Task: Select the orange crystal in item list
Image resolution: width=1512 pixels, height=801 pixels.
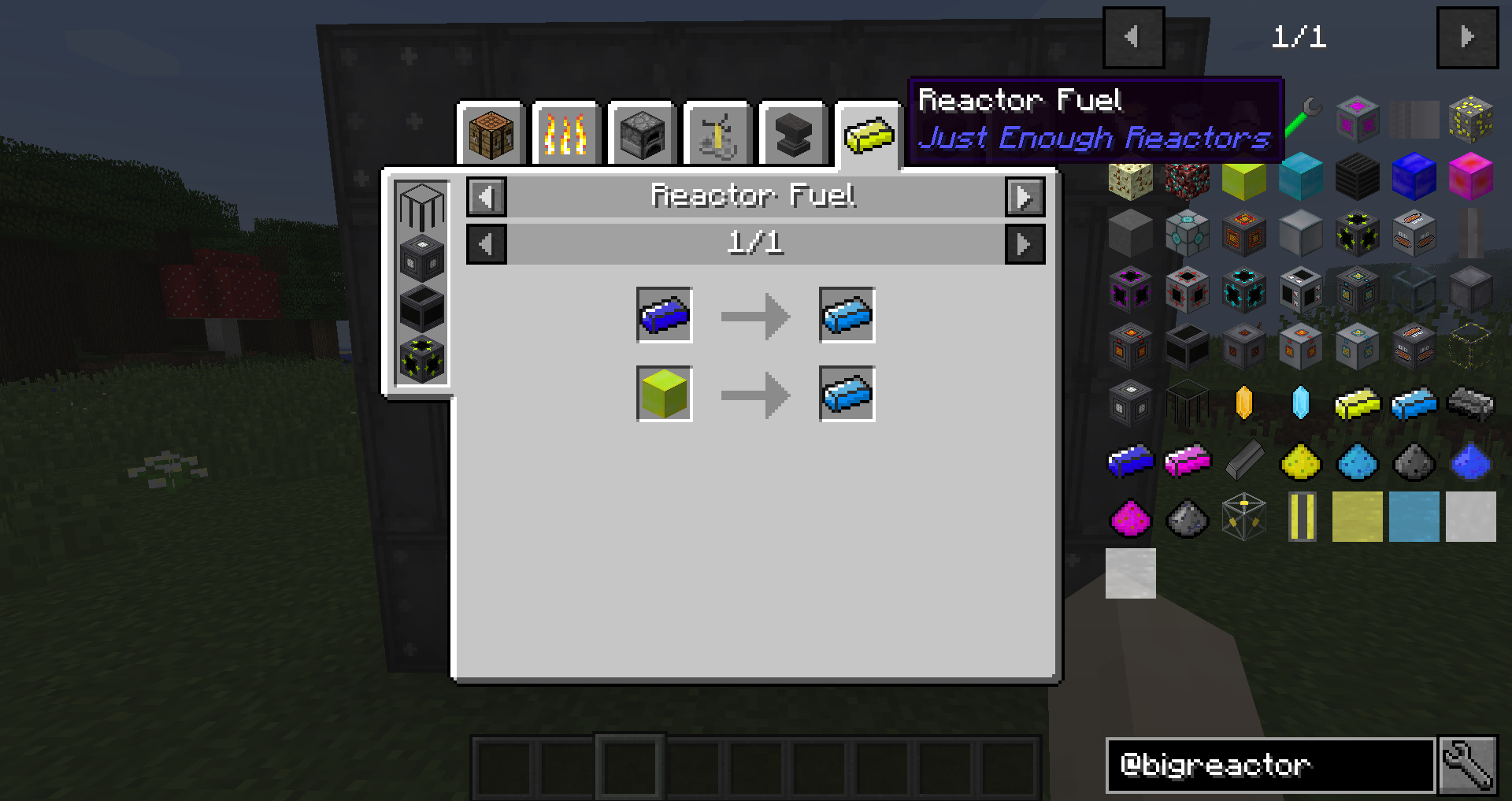Action: coord(1244,403)
